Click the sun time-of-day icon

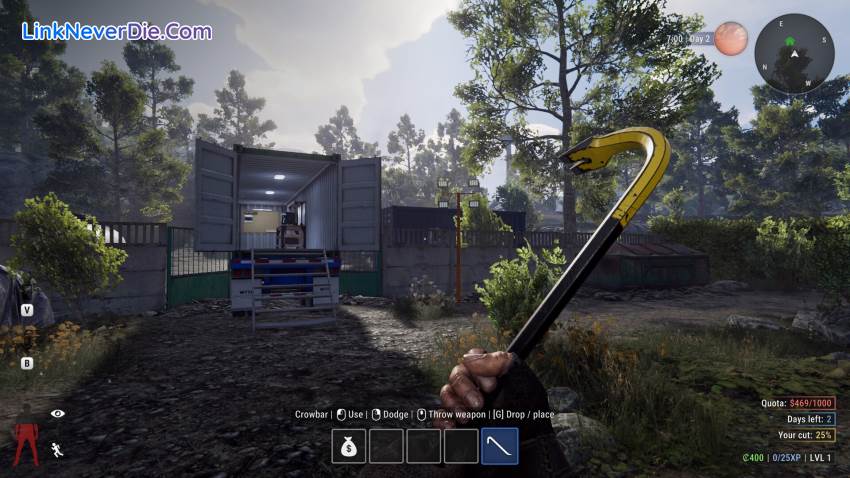731,38
